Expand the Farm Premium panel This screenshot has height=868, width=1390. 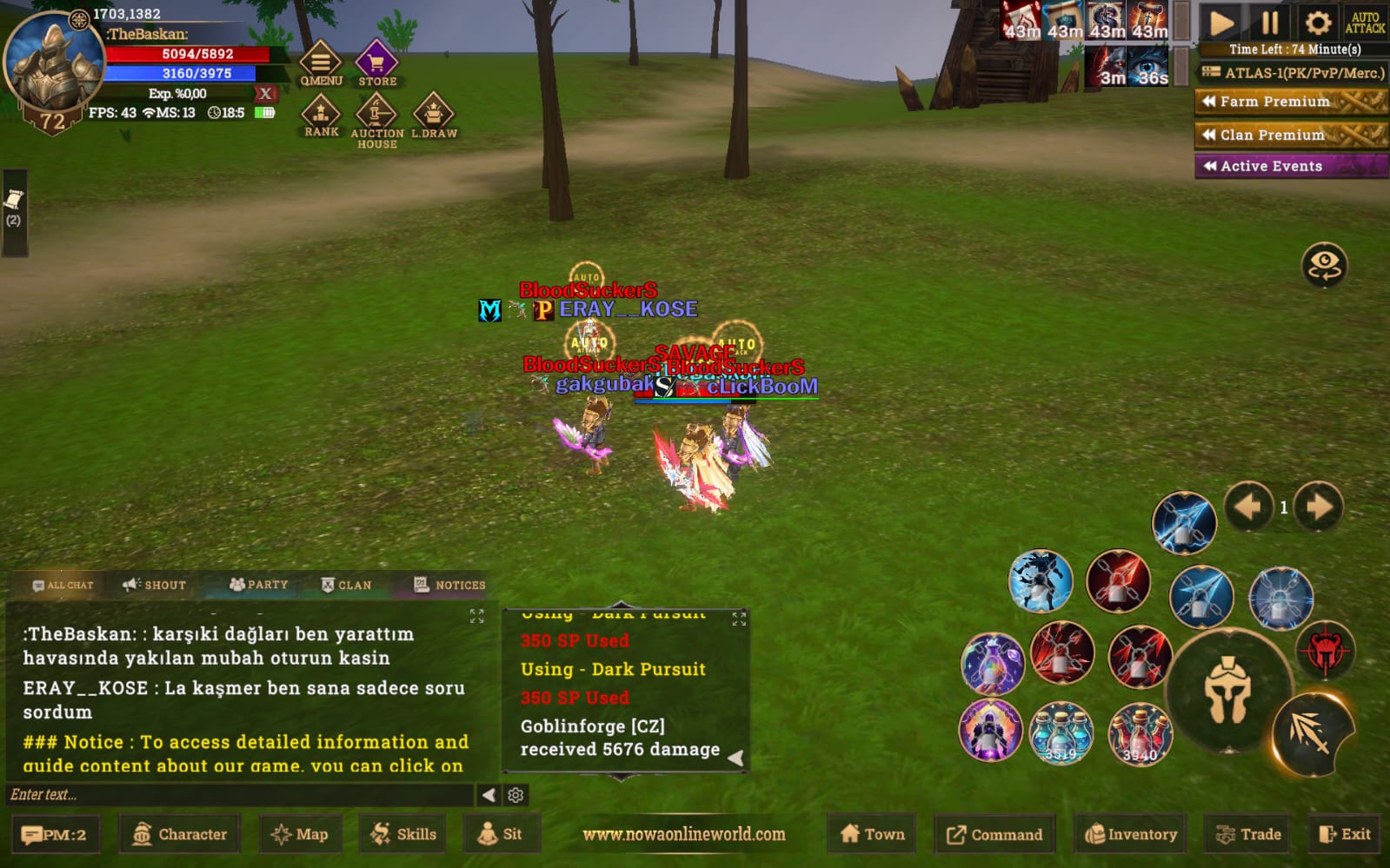pyautogui.click(x=1290, y=102)
